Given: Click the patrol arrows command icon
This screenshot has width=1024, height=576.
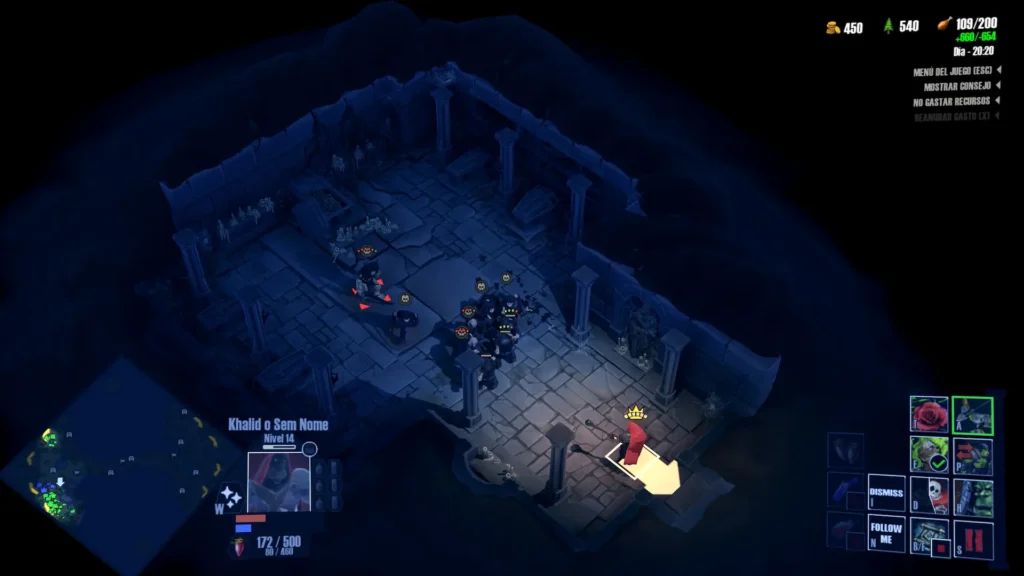Looking at the screenshot, I should [x=972, y=454].
